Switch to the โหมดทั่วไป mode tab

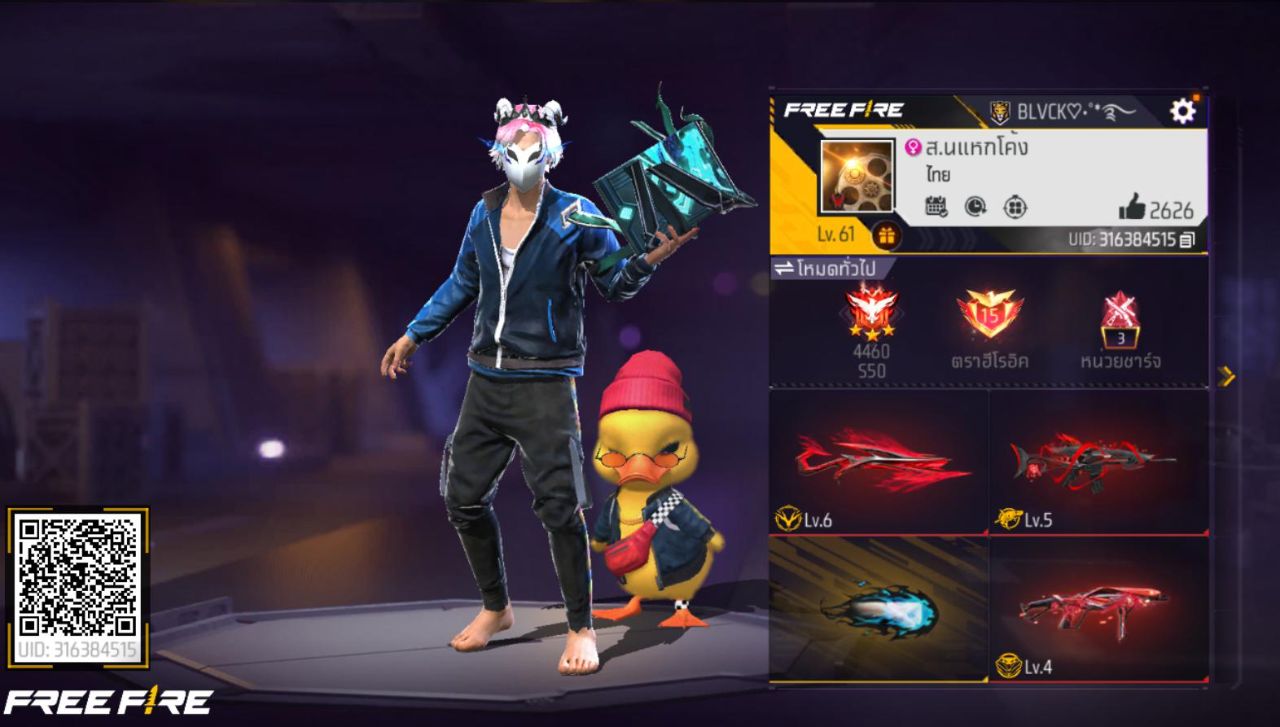838,267
